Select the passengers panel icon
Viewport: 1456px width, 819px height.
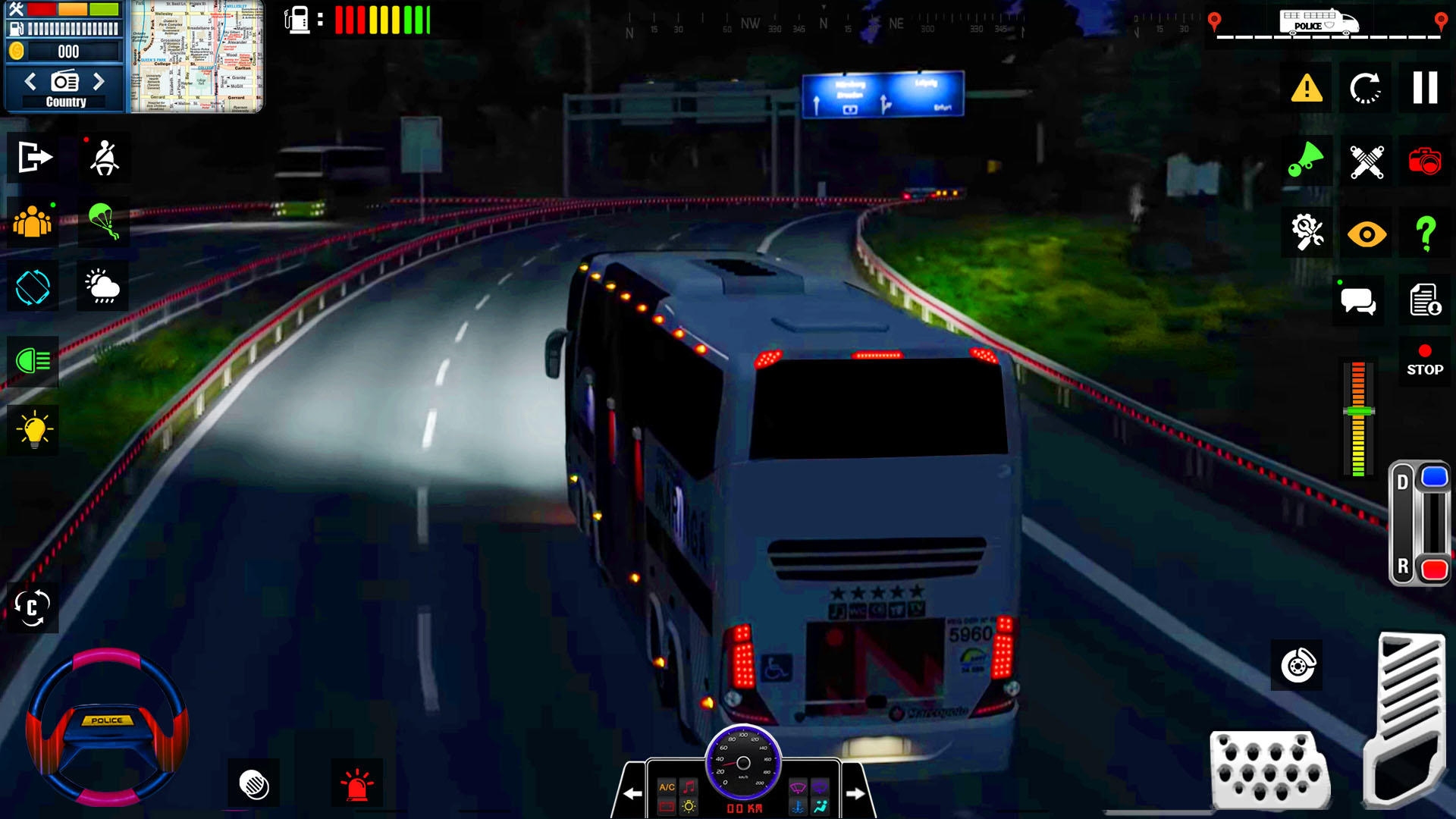pyautogui.click(x=30, y=222)
